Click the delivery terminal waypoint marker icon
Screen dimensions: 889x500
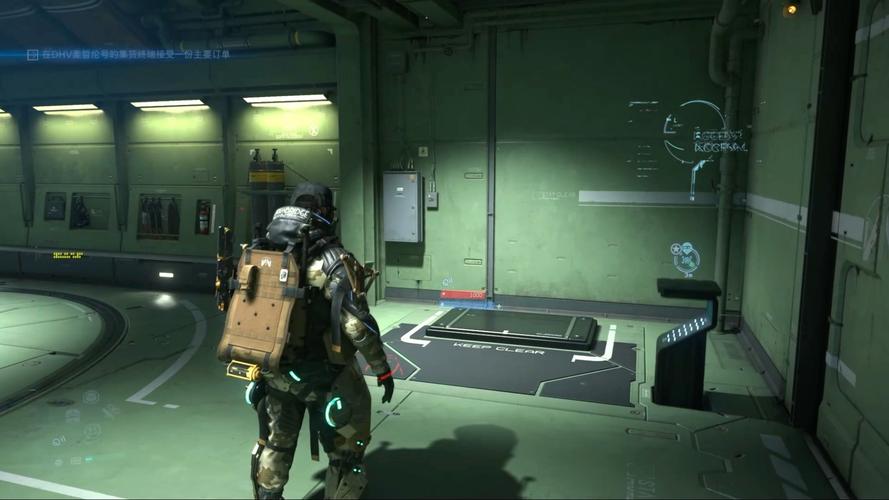[x=685, y=256]
